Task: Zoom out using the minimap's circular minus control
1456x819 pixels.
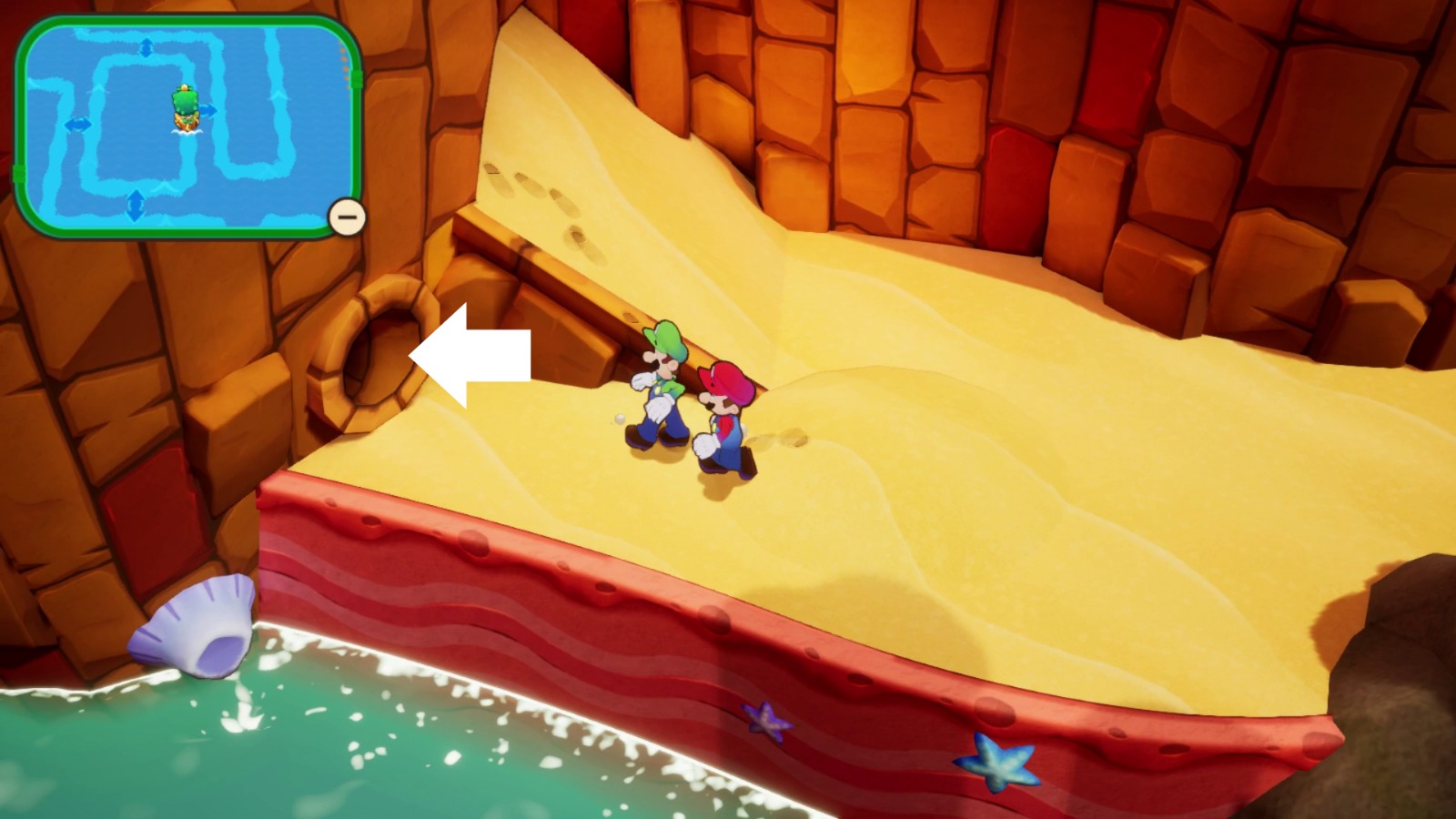Action: [x=346, y=217]
